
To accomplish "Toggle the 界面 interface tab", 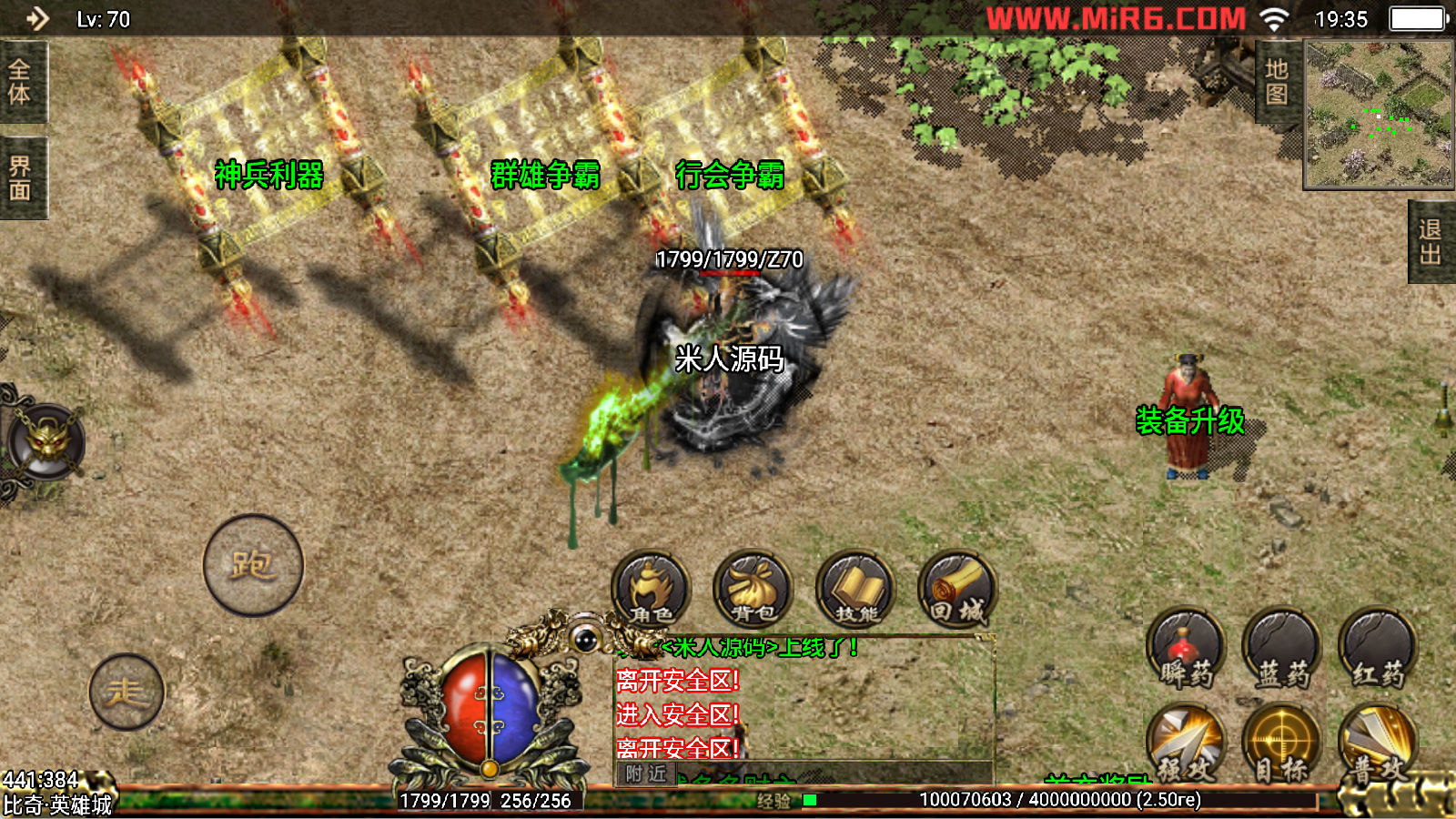I will [x=20, y=178].
